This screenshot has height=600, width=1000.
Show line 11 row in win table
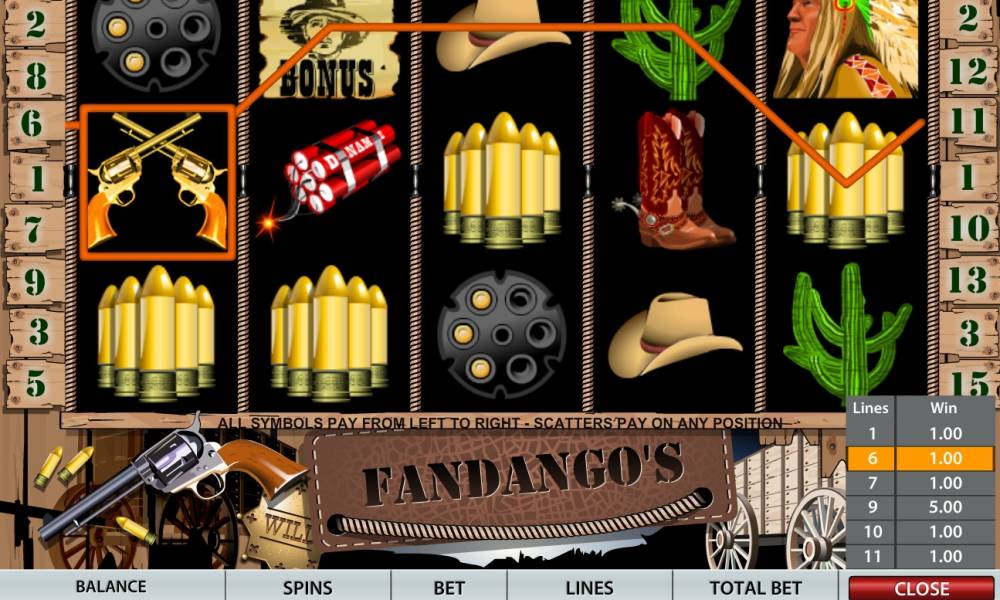[x=922, y=555]
